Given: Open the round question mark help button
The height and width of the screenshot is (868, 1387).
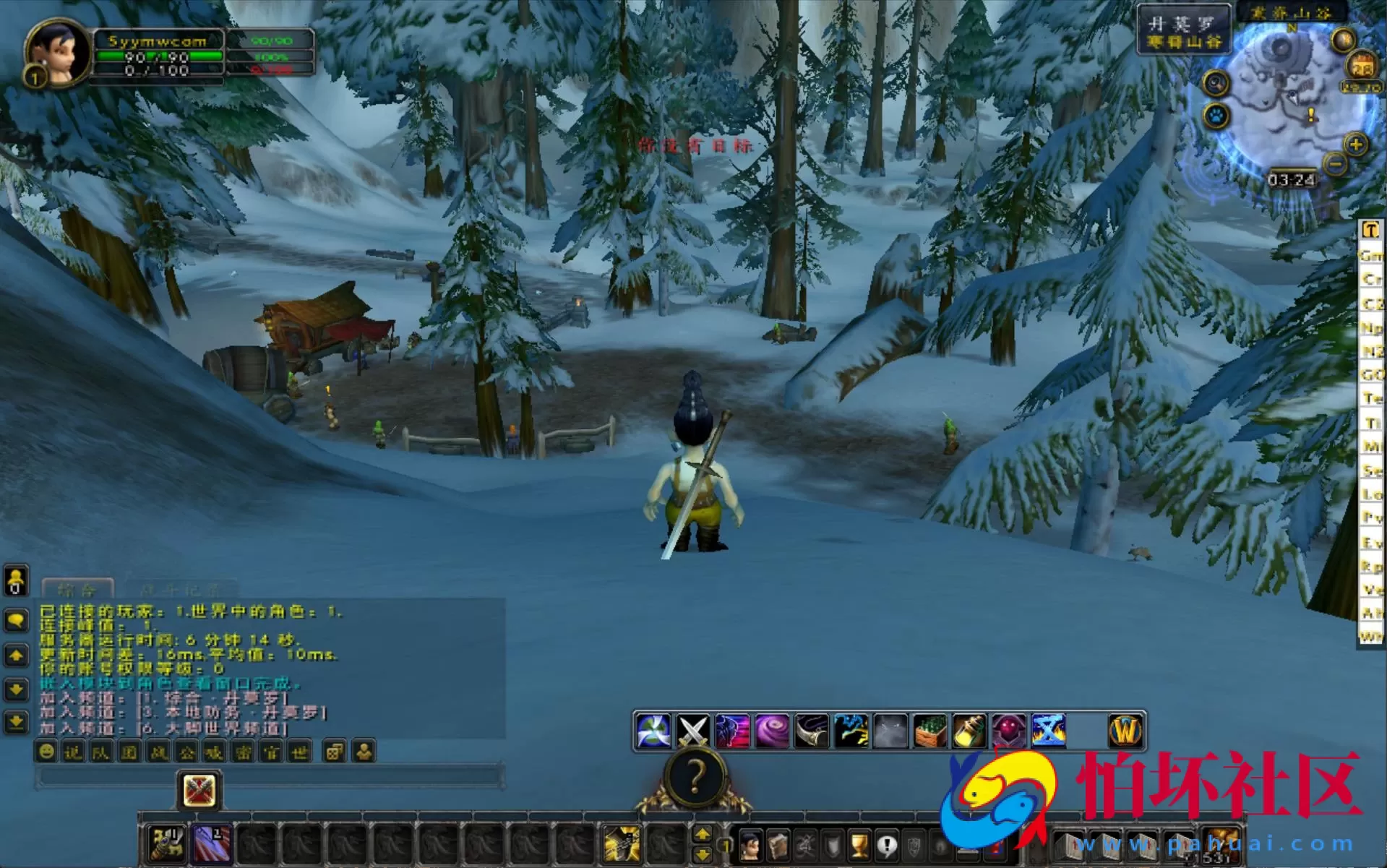Looking at the screenshot, I should (x=695, y=778).
